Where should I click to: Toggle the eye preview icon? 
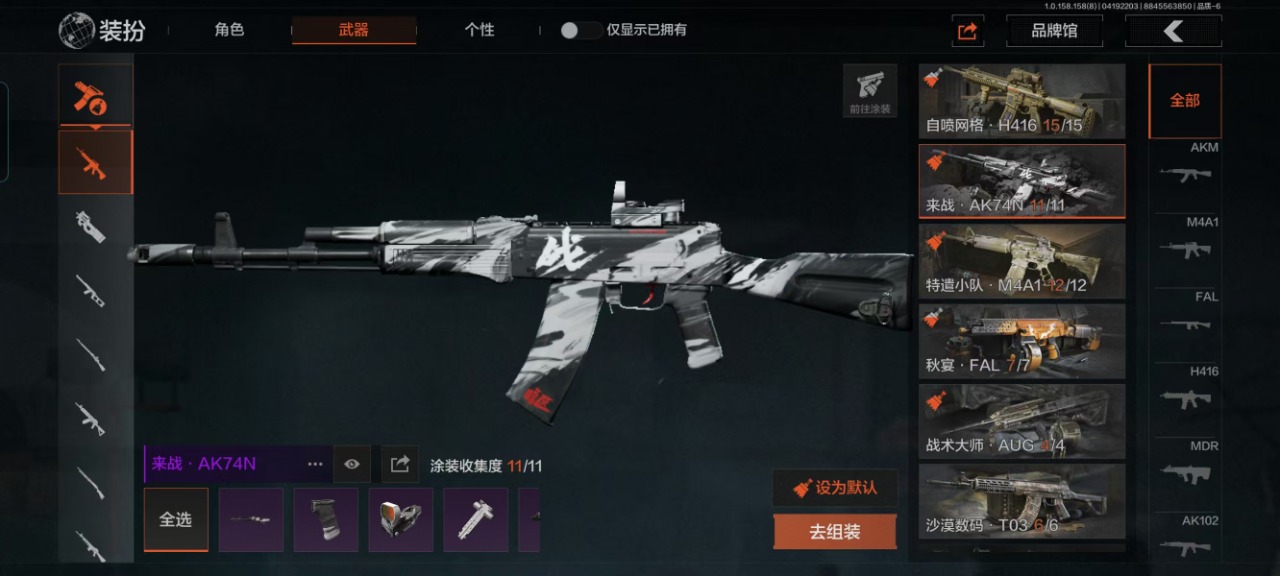[352, 464]
